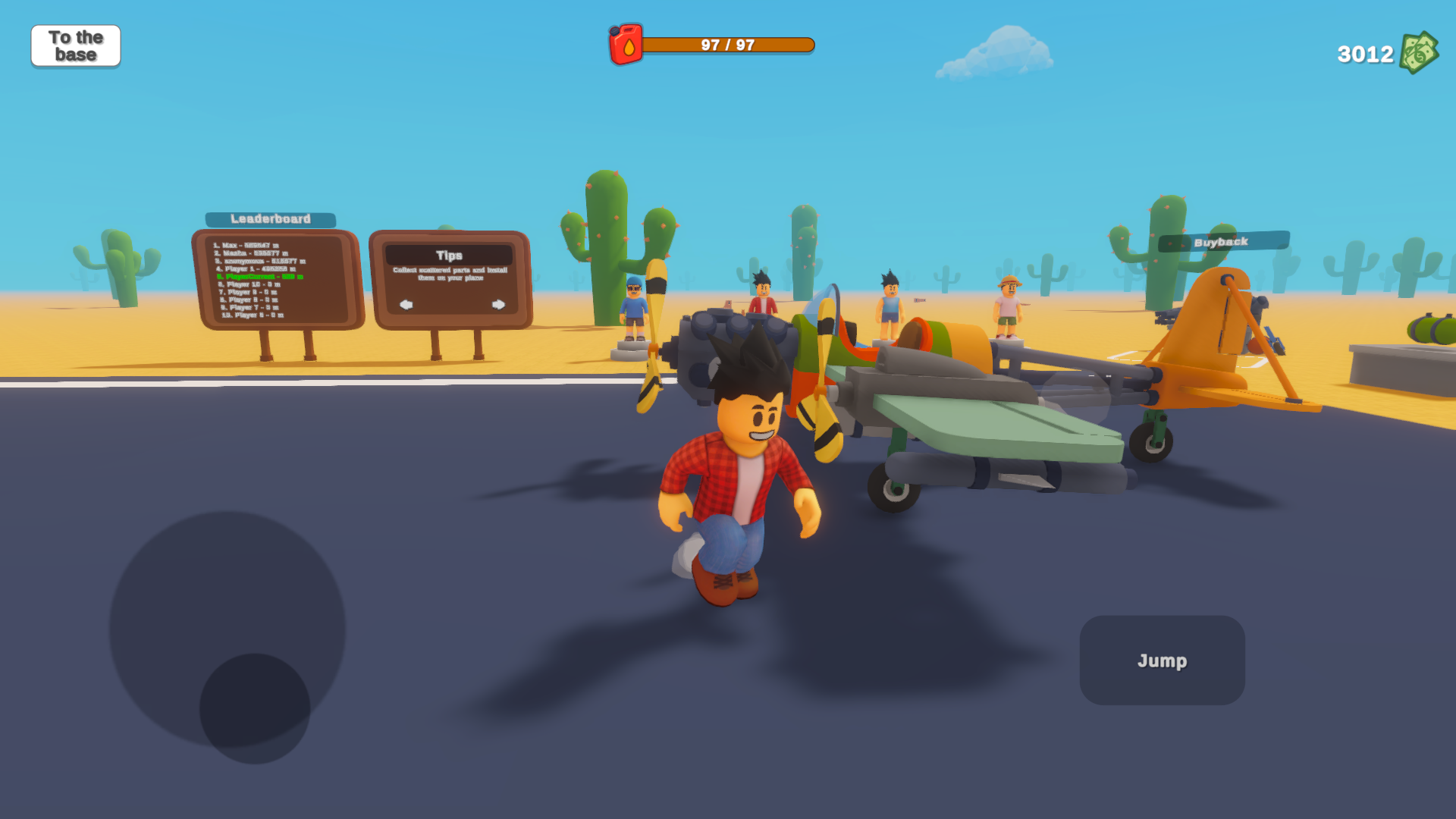Click the dark Tips header plate
Image resolution: width=1456 pixels, height=819 pixels.
click(449, 255)
